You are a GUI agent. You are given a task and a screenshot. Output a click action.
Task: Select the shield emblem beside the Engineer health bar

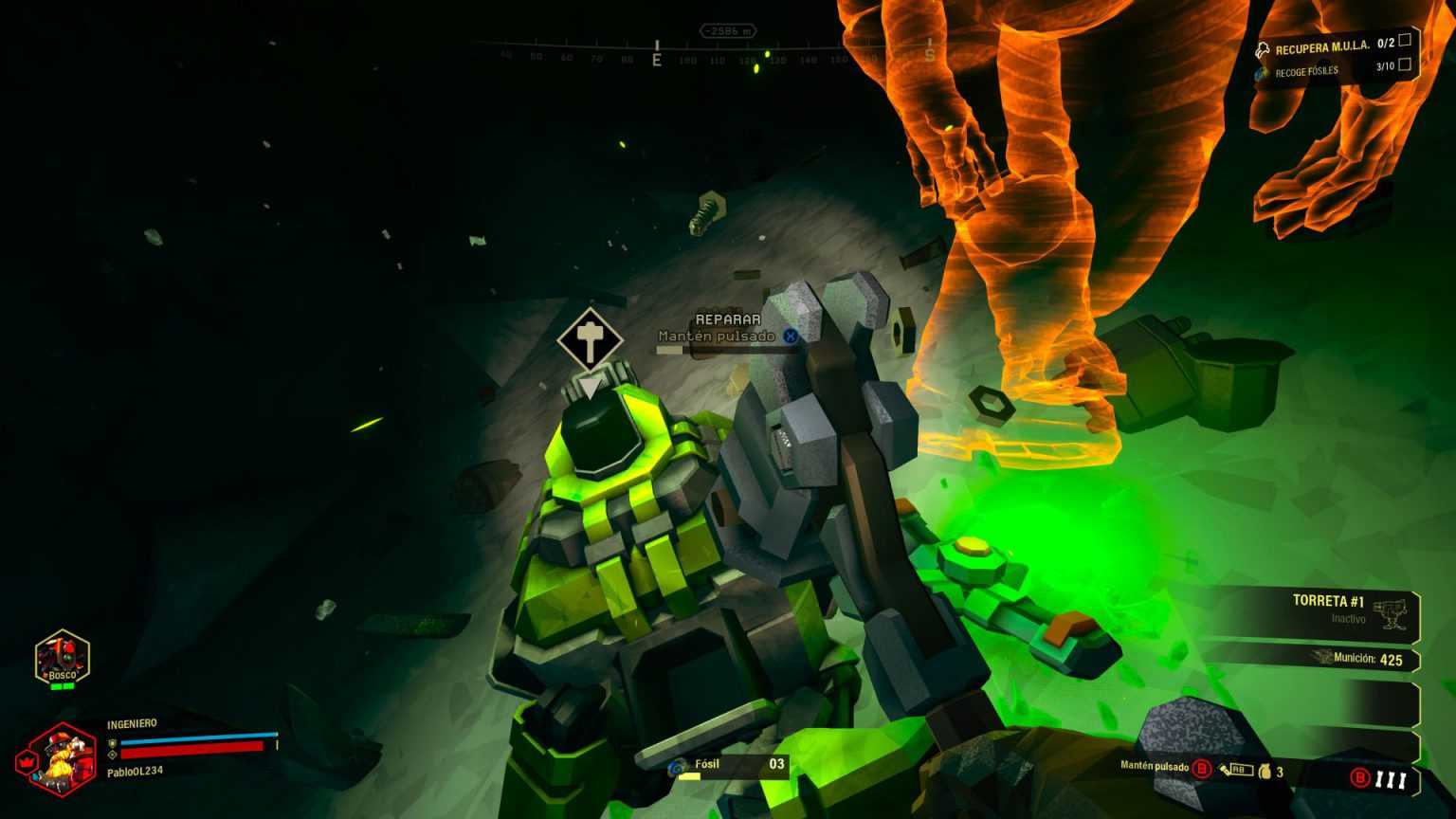[x=112, y=743]
